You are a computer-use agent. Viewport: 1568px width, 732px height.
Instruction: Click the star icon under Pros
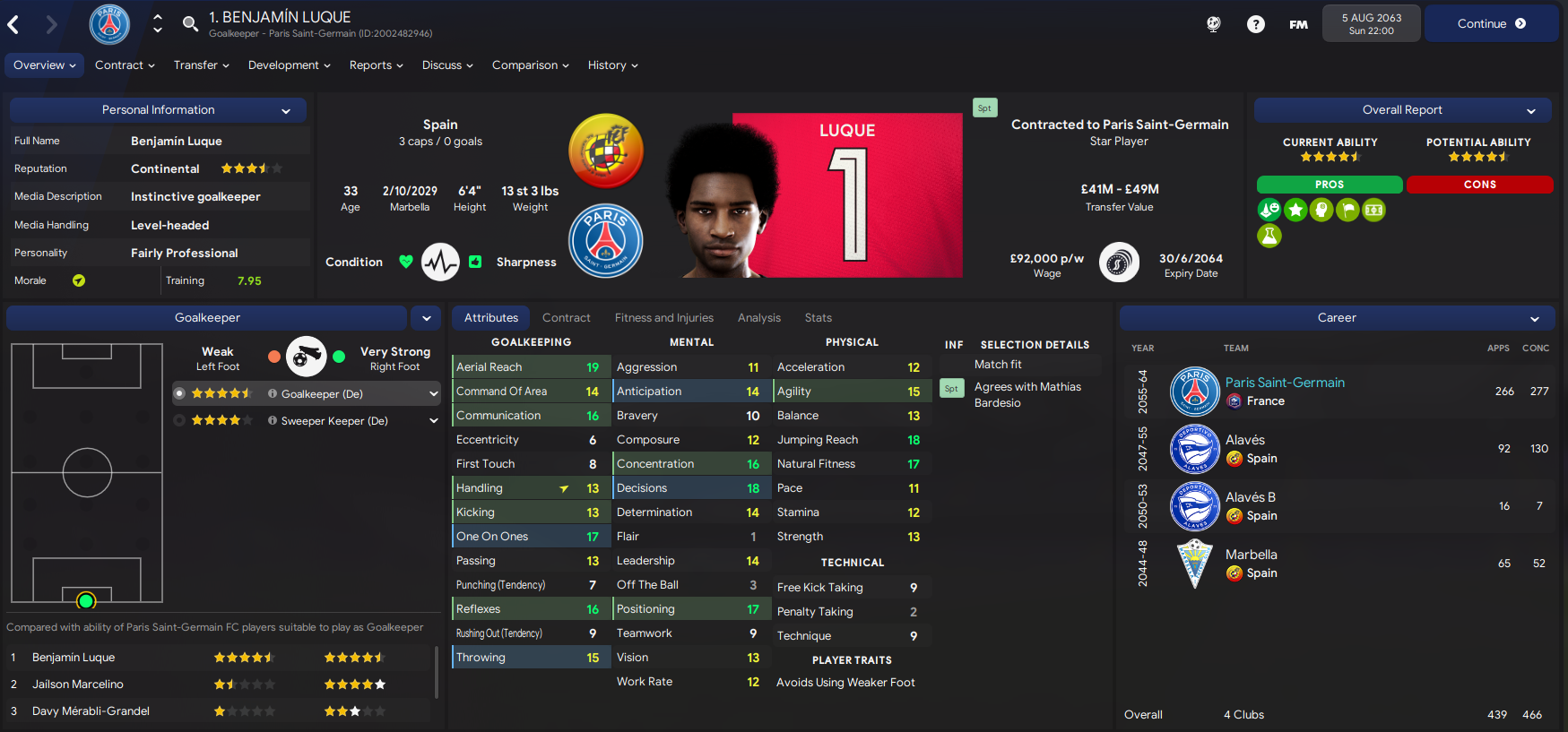(x=1295, y=210)
